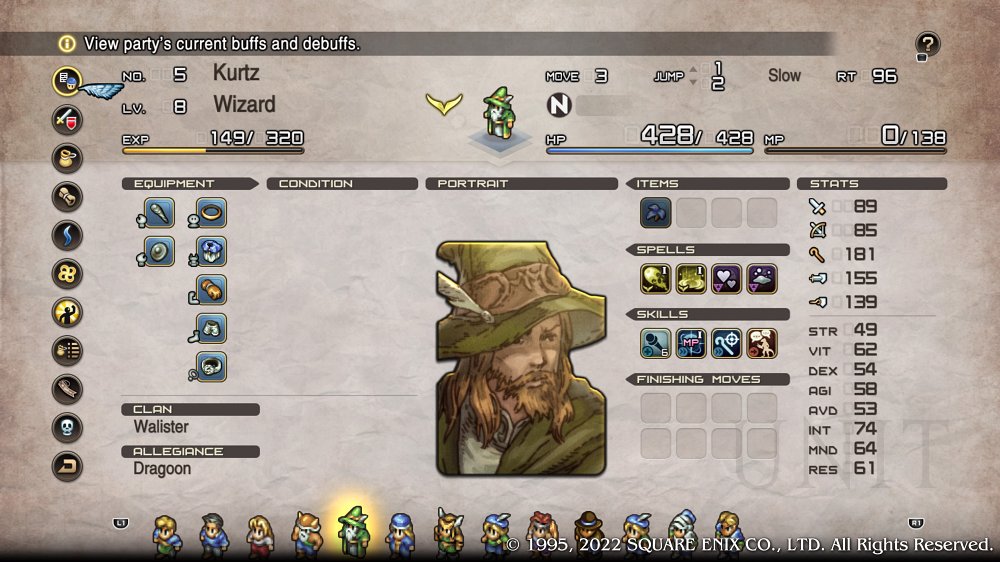1000x562 pixels.
Task: Open the blue swirl sidebar category
Action: click(x=67, y=235)
